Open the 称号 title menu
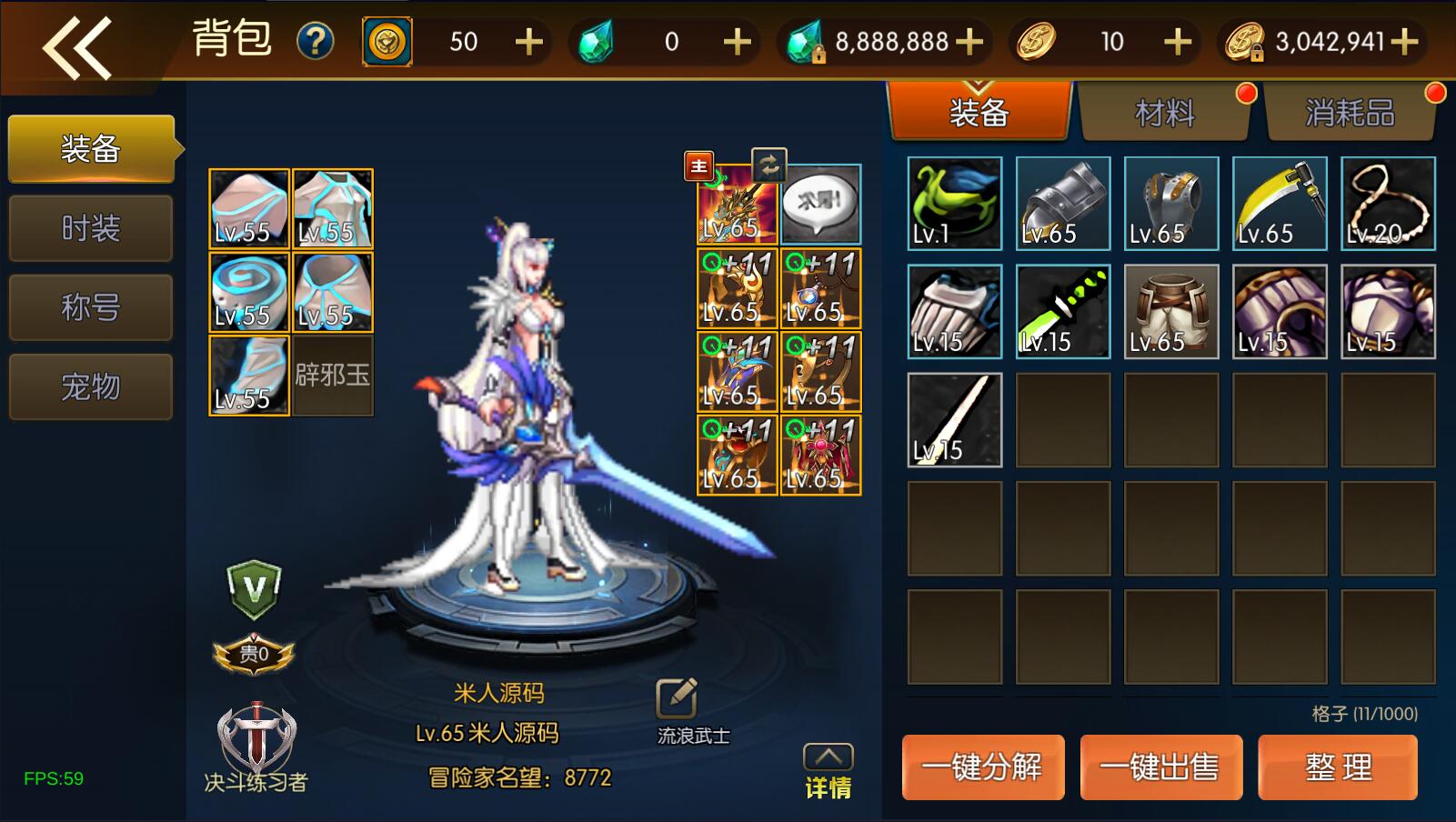The height and width of the screenshot is (822, 1456). click(90, 307)
